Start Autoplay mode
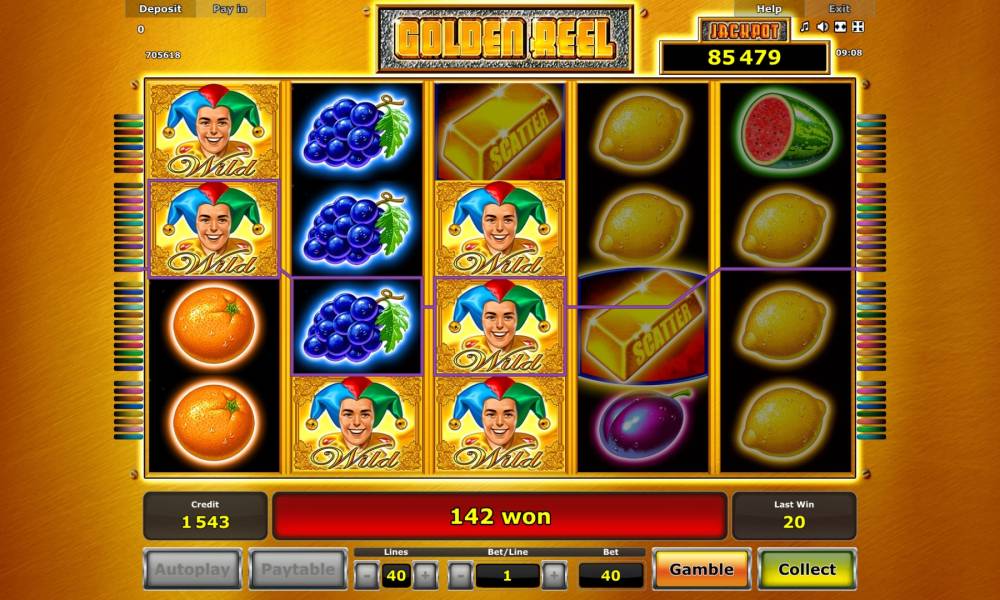The height and width of the screenshot is (600, 1000). (x=192, y=569)
